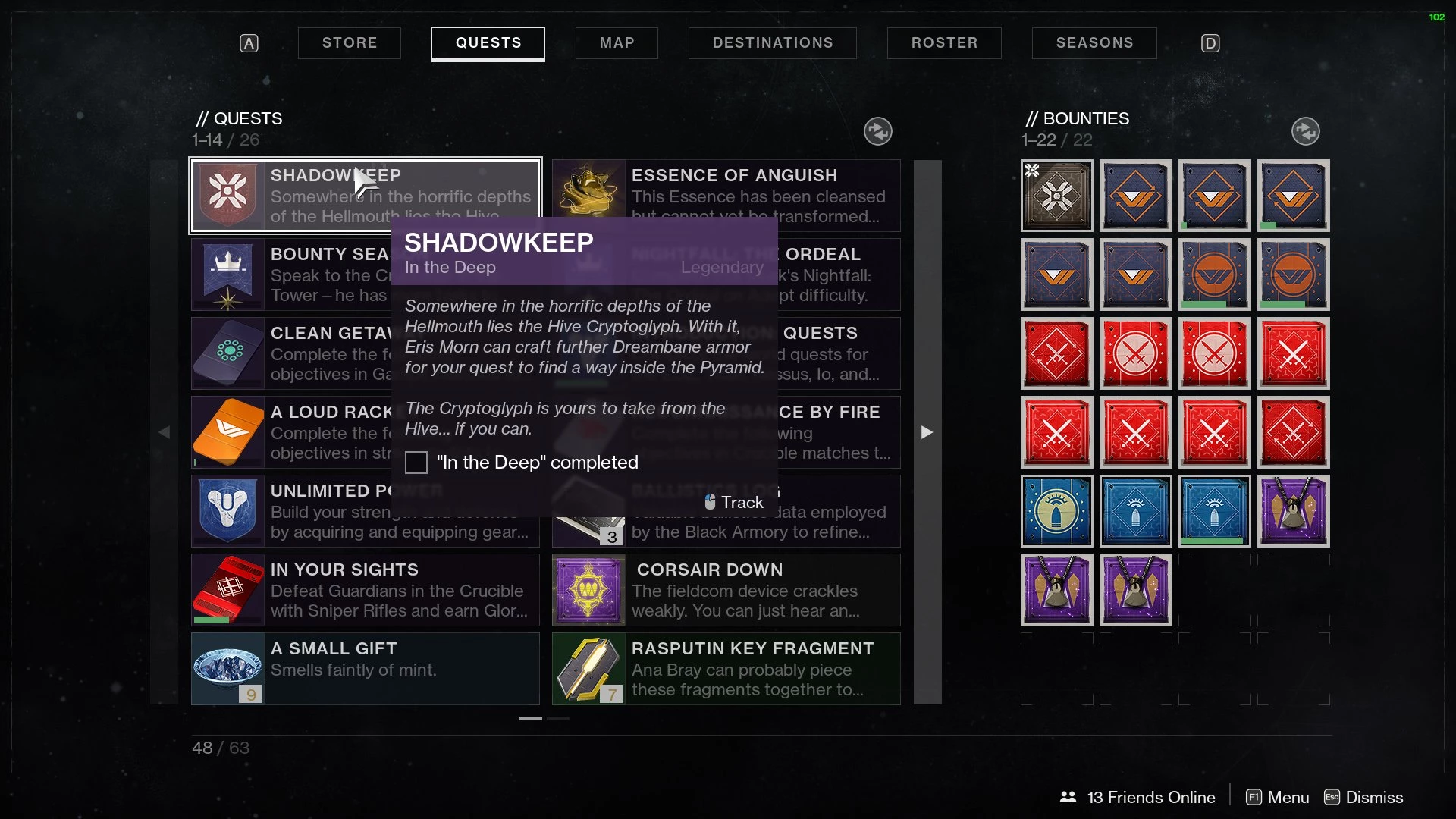Image resolution: width=1456 pixels, height=819 pixels.
Task: Select the Corsair Down quest
Action: pyautogui.click(x=726, y=590)
